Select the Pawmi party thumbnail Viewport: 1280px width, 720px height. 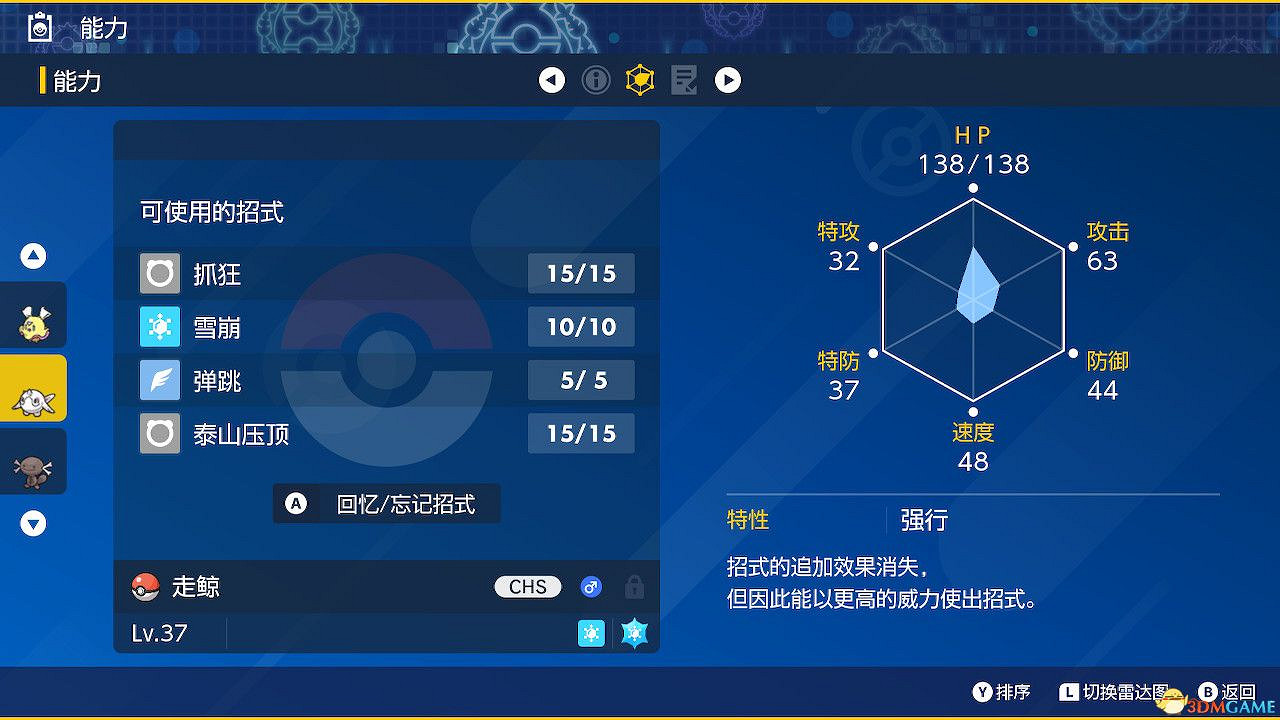click(33, 315)
